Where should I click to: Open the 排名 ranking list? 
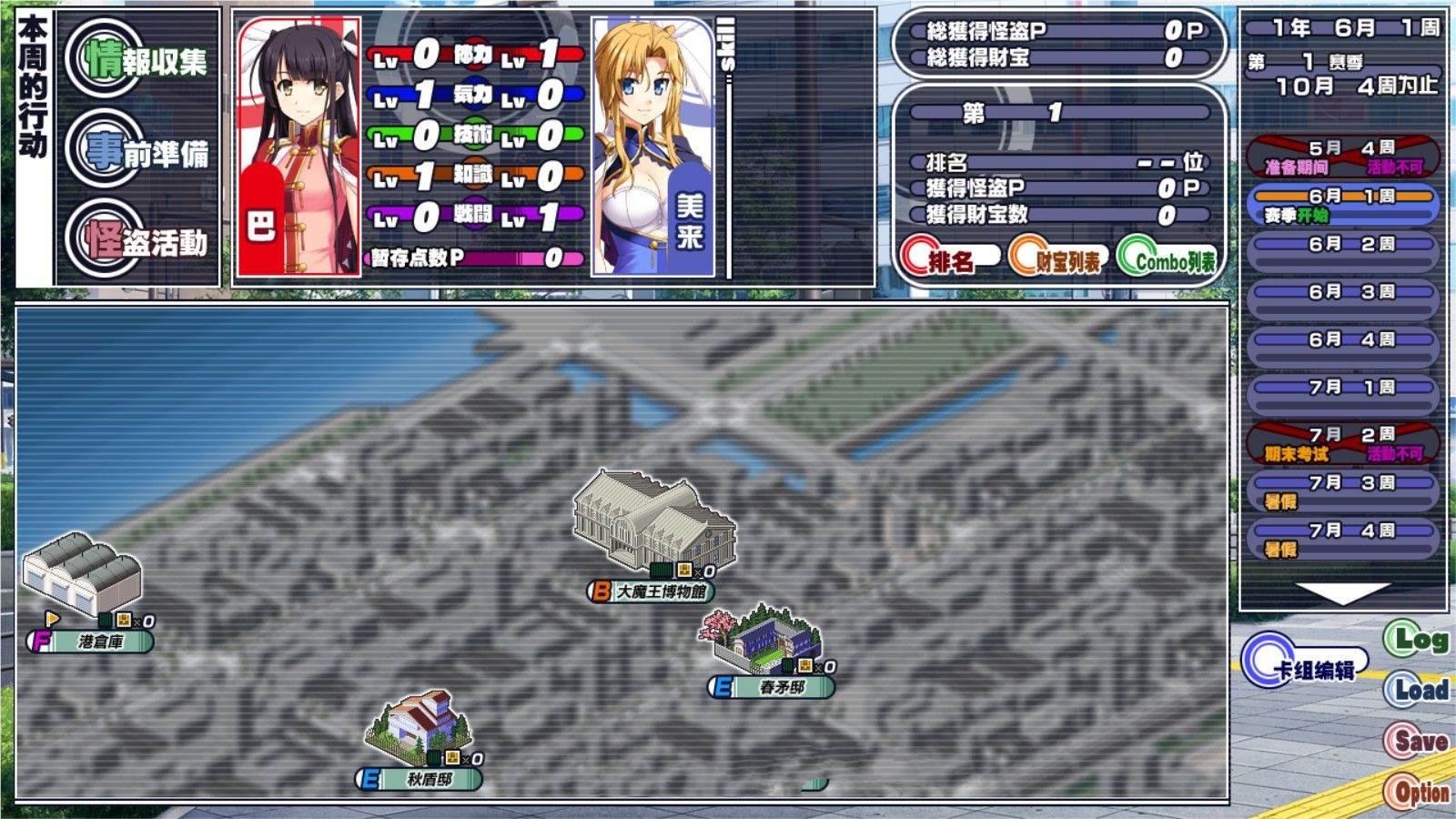coord(948,260)
